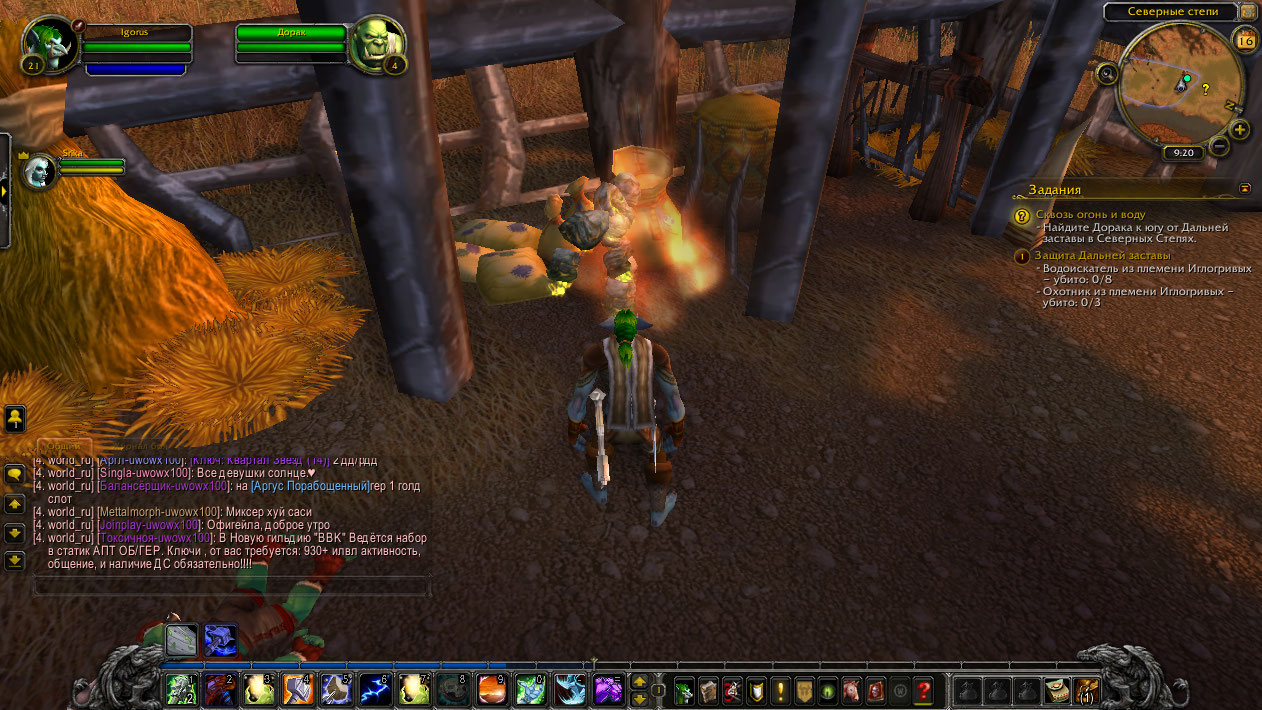1262x710 pixels.
Task: Open the red question mark help button
Action: 923,690
